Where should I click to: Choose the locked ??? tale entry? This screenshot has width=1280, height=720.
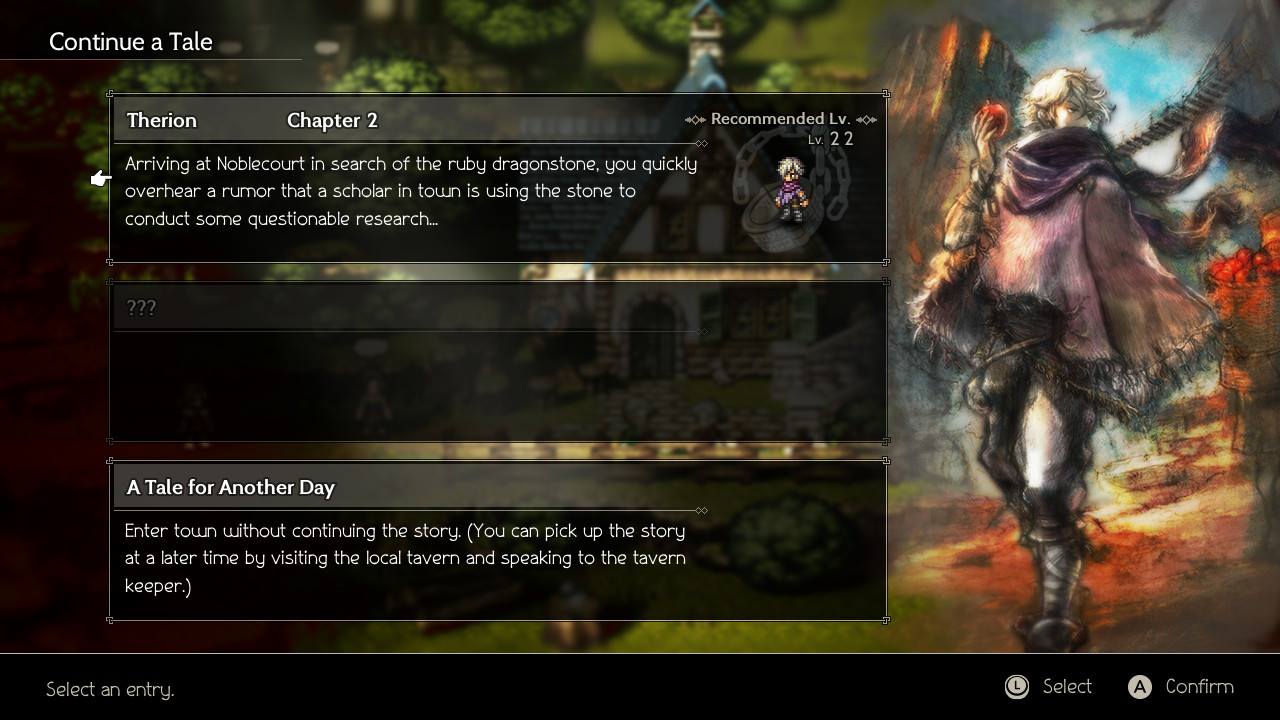click(497, 360)
